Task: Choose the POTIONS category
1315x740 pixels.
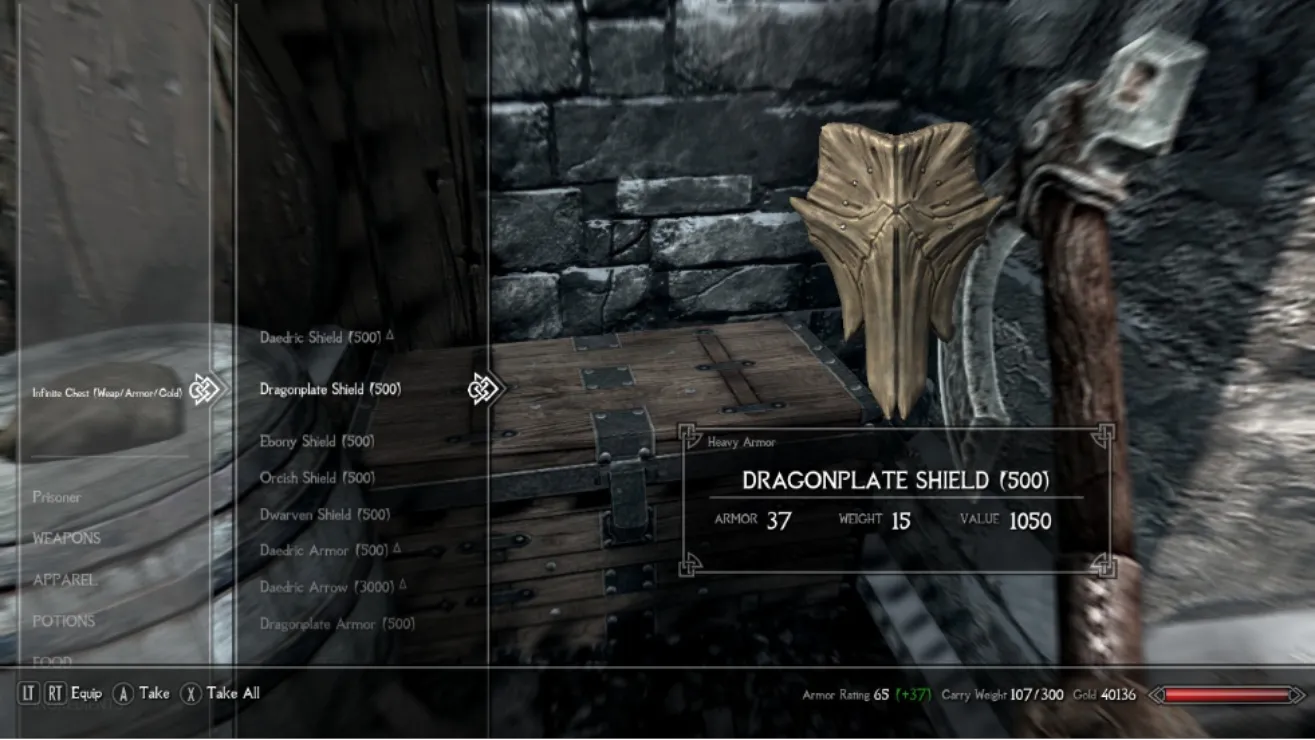Action: (63, 621)
